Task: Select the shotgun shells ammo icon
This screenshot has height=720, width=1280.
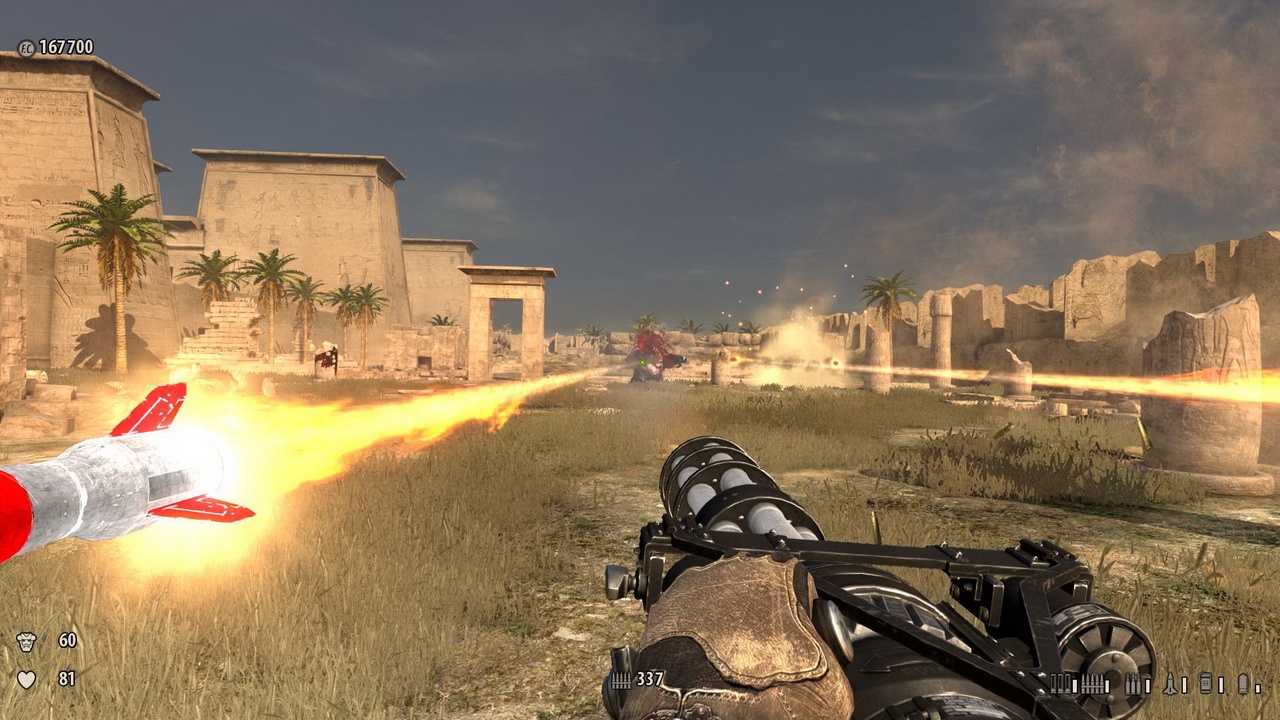Action: coord(1061,684)
